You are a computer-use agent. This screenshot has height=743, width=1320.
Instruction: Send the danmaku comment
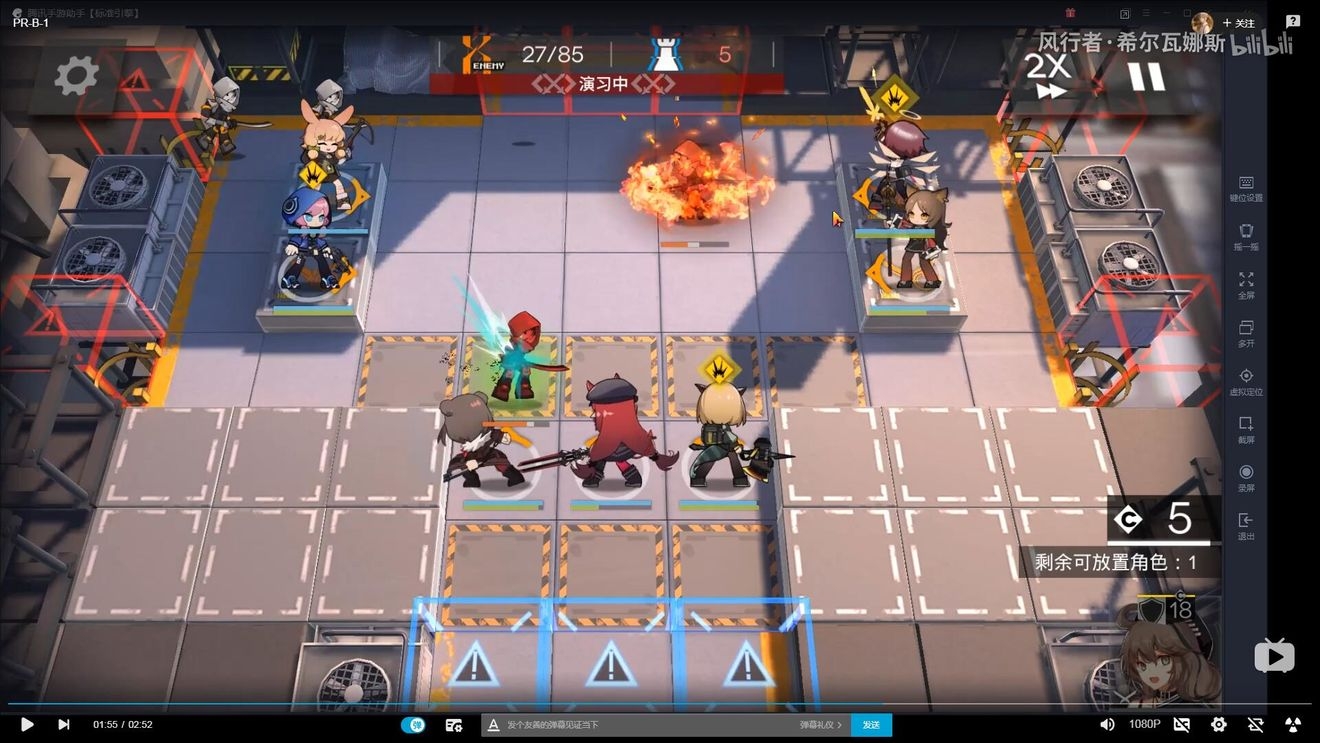coord(871,724)
